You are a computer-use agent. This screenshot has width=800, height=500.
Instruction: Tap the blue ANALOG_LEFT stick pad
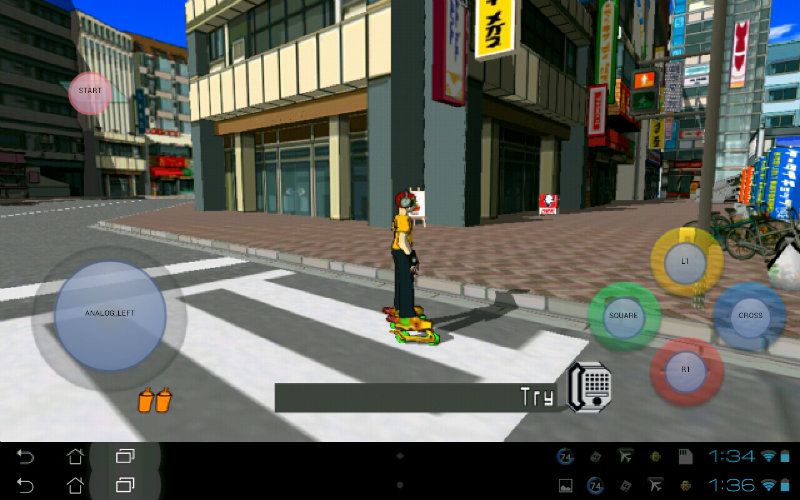pyautogui.click(x=110, y=314)
